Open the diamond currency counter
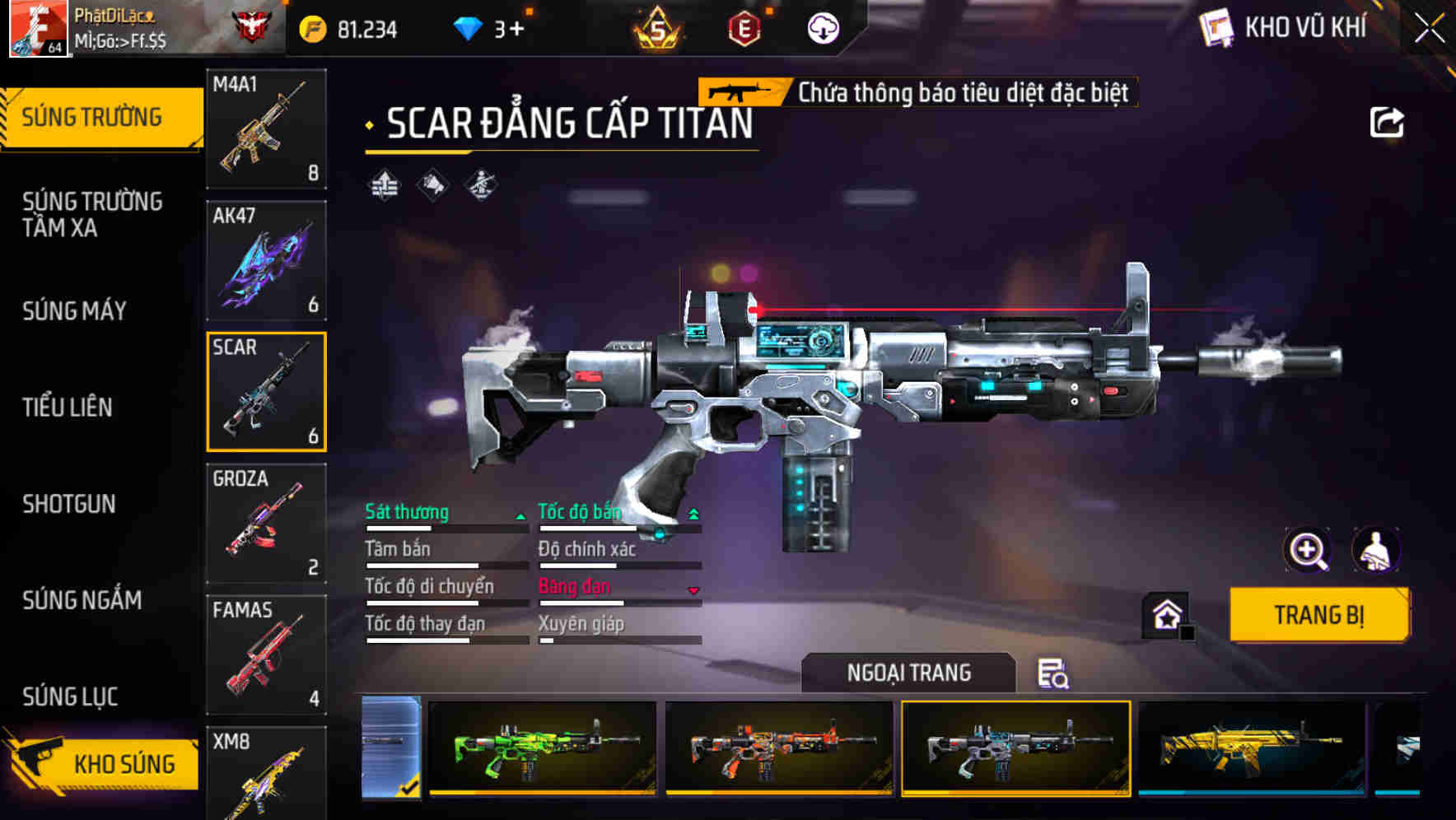The width and height of the screenshot is (1456, 820). pyautogui.click(x=491, y=27)
